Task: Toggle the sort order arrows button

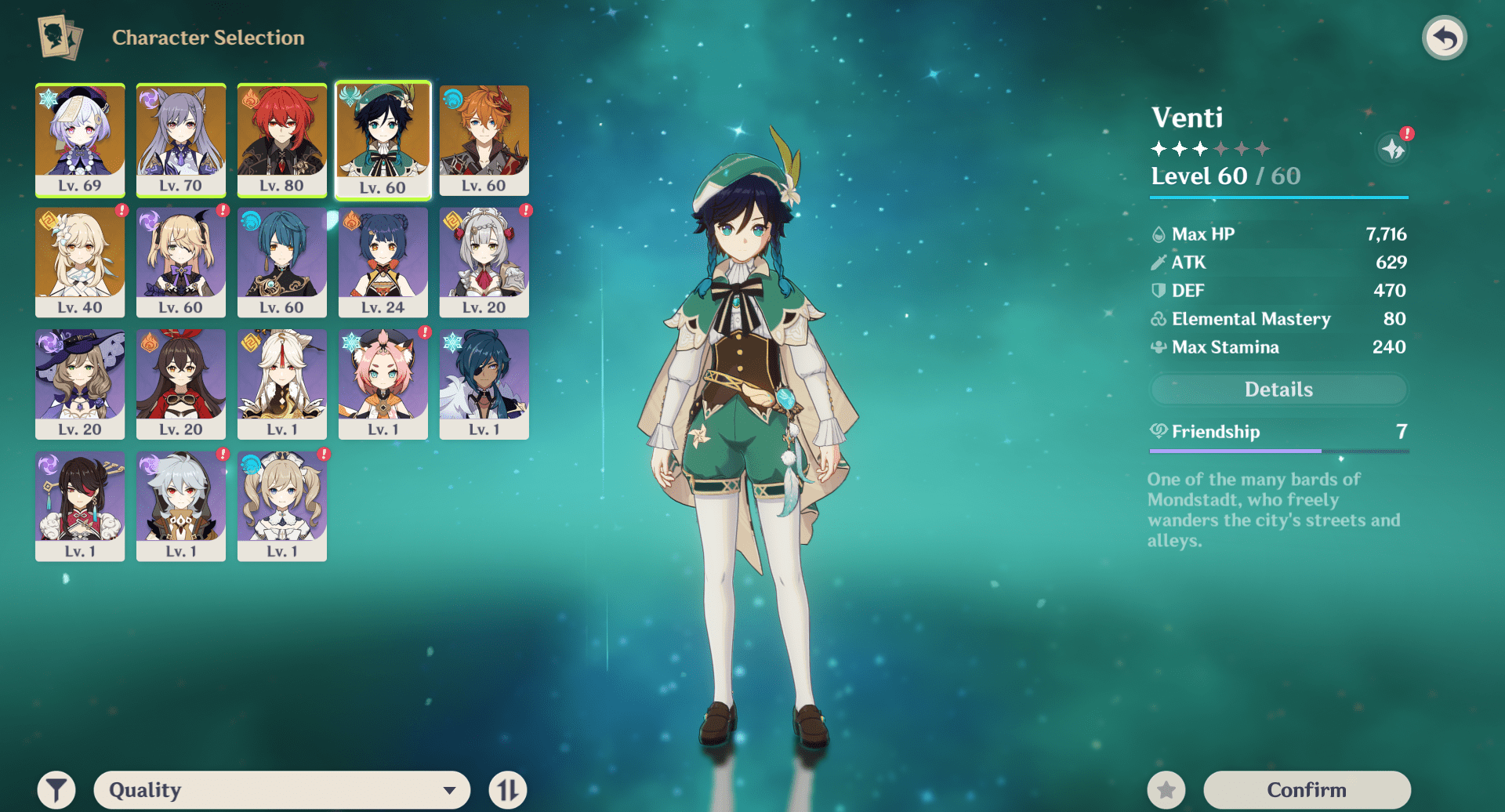Action: pyautogui.click(x=507, y=789)
